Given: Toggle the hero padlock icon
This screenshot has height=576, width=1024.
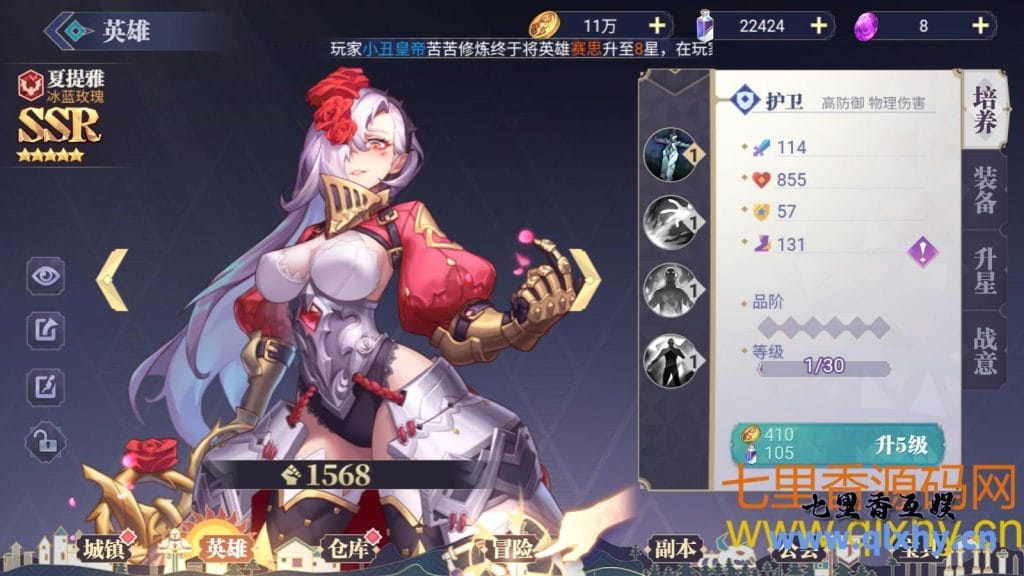Looking at the screenshot, I should [x=45, y=439].
